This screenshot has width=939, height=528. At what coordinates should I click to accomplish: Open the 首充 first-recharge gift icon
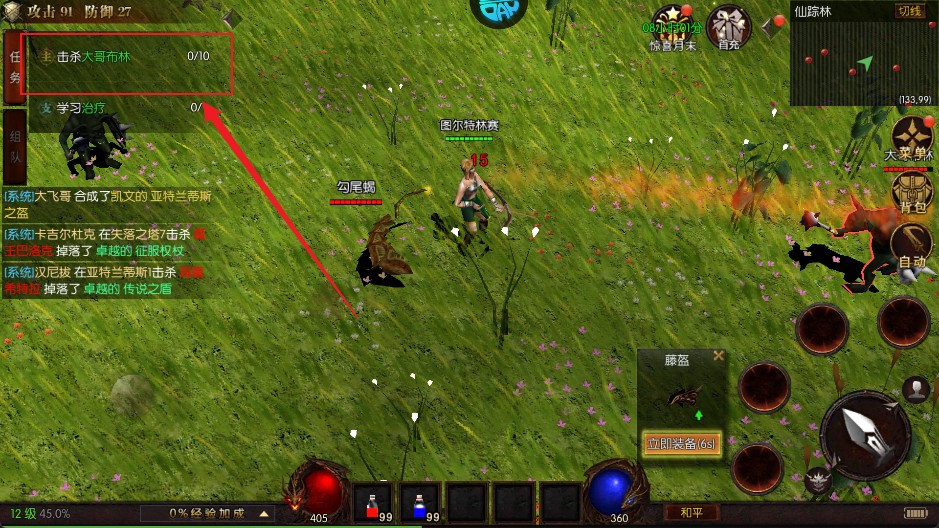[x=728, y=28]
